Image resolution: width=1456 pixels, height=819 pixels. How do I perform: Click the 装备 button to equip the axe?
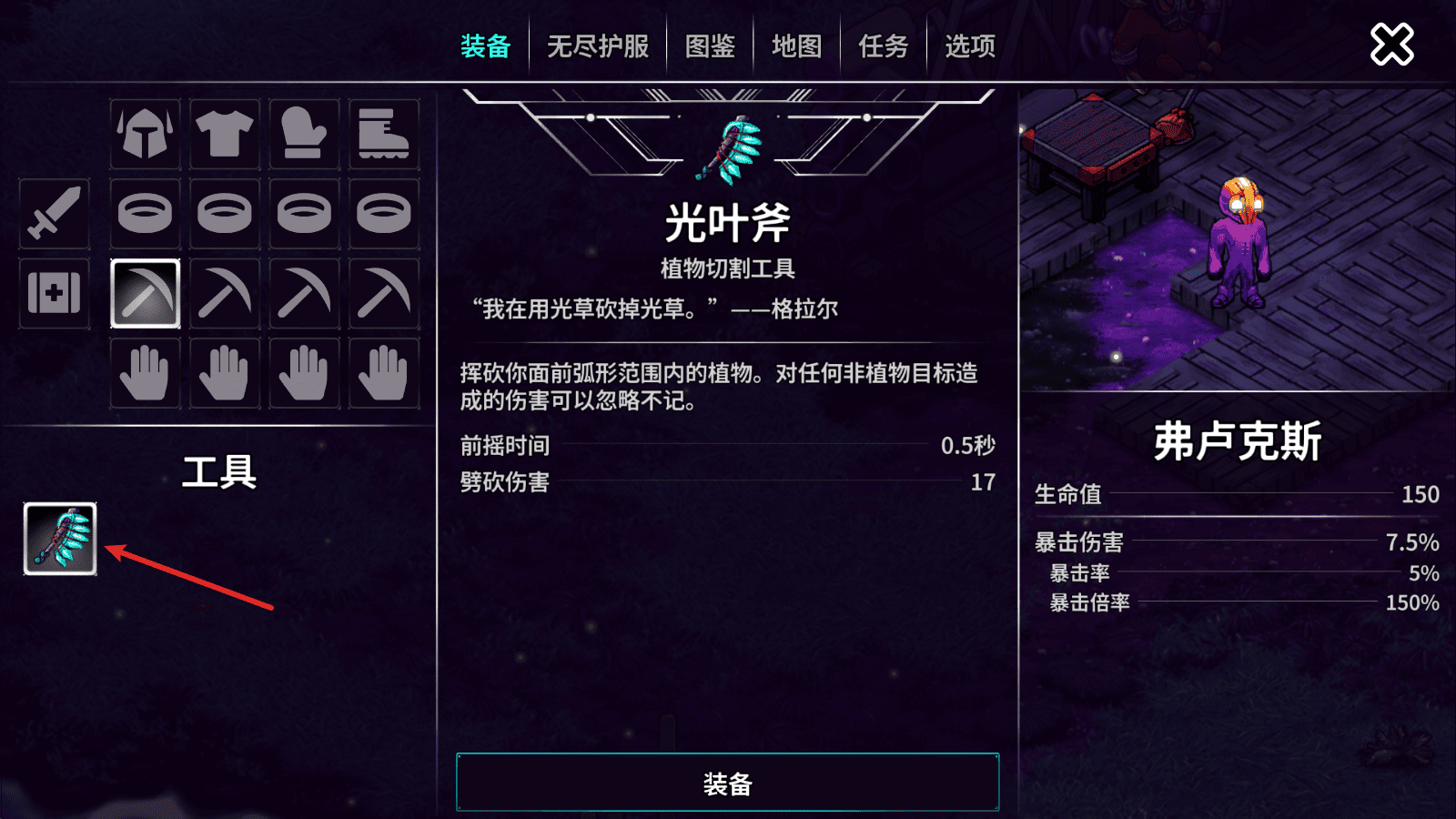point(726,781)
